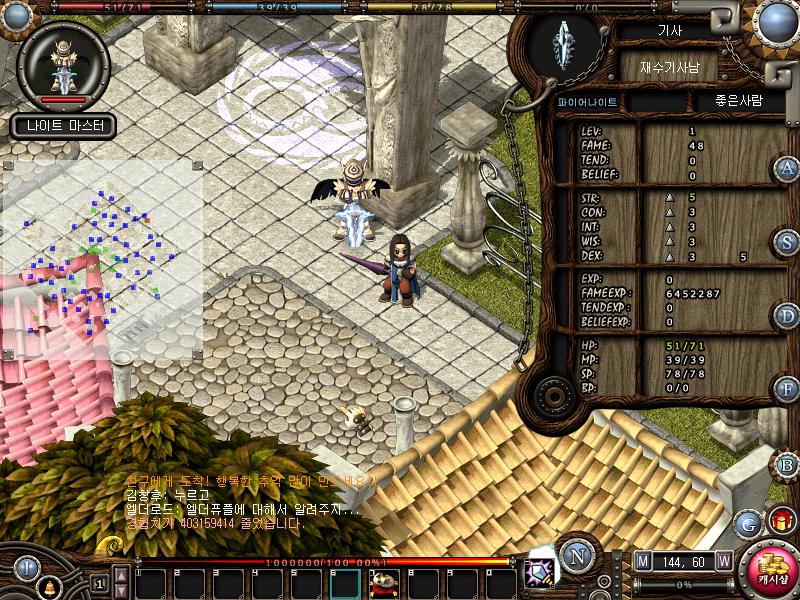Activate the purple crystal skill icon
This screenshot has height=600, width=800.
point(540,573)
